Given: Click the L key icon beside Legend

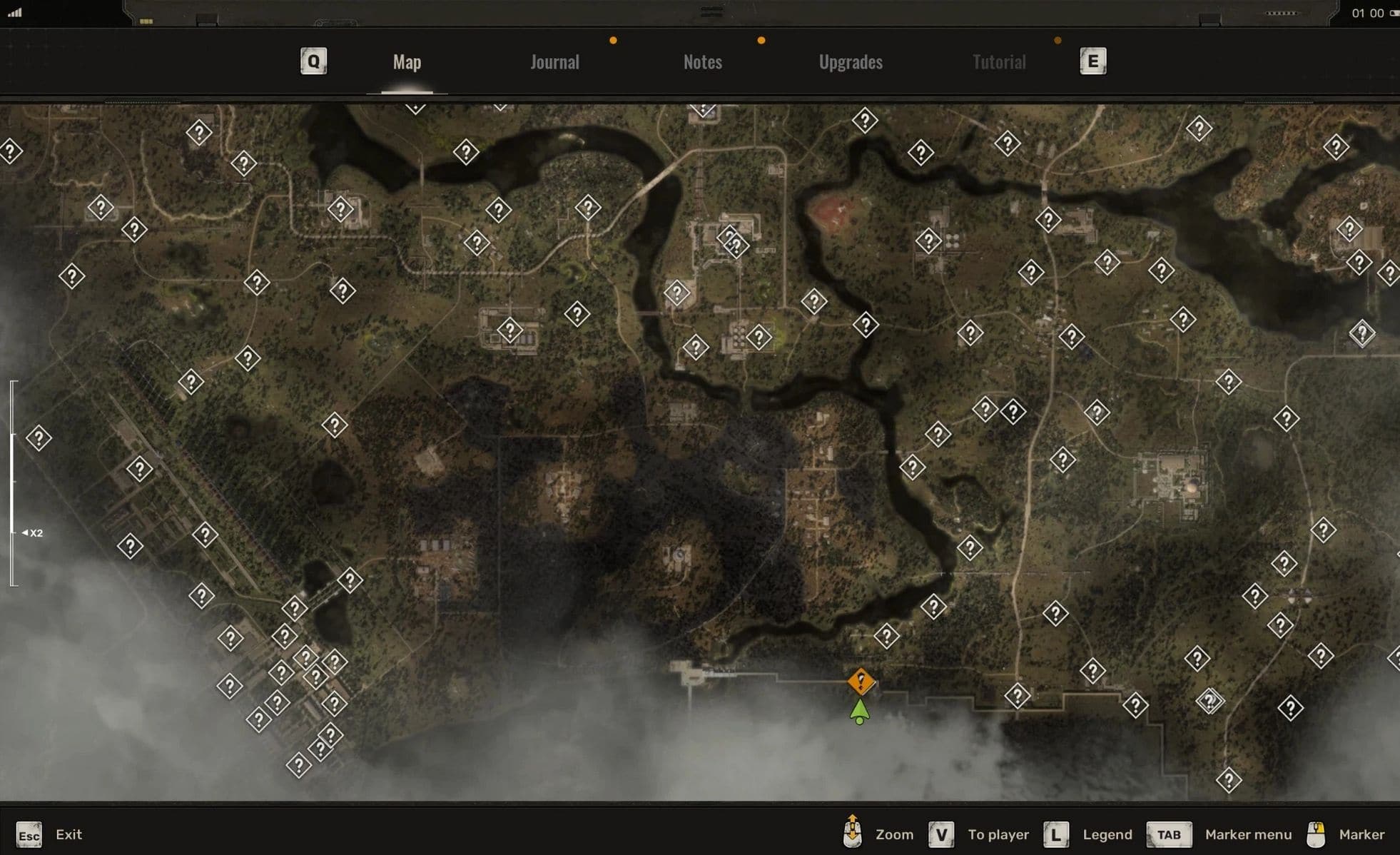Looking at the screenshot, I should pos(1055,834).
